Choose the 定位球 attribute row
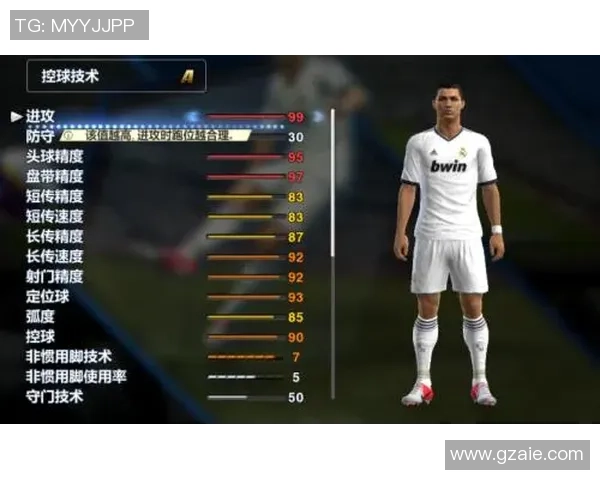This screenshot has width=600, height=480. click(48, 297)
